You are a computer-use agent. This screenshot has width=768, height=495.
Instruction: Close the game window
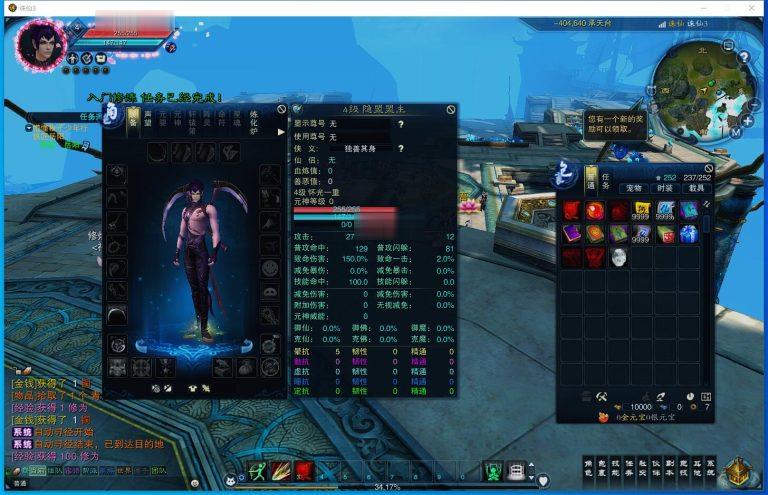click(x=755, y=8)
